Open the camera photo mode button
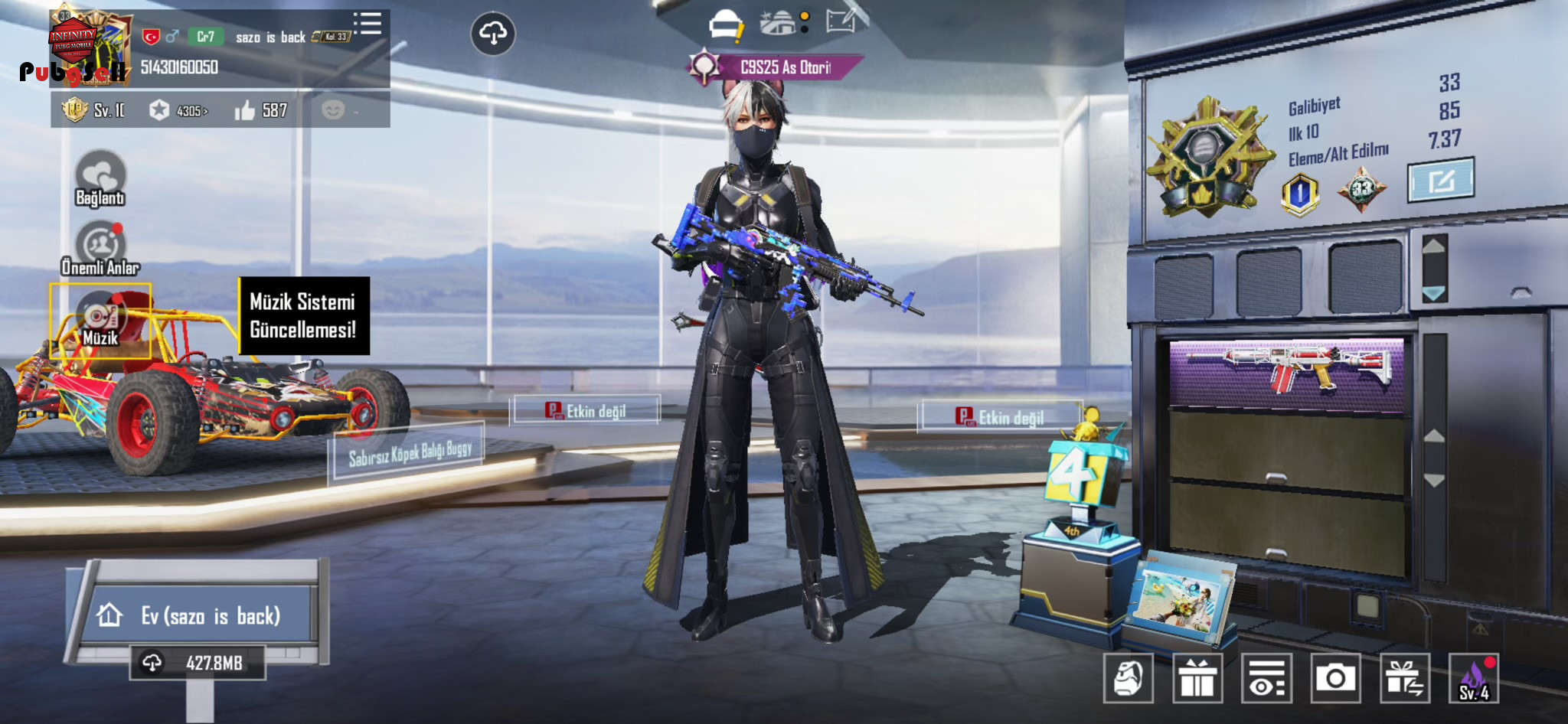Image resolution: width=1568 pixels, height=724 pixels. click(1335, 678)
